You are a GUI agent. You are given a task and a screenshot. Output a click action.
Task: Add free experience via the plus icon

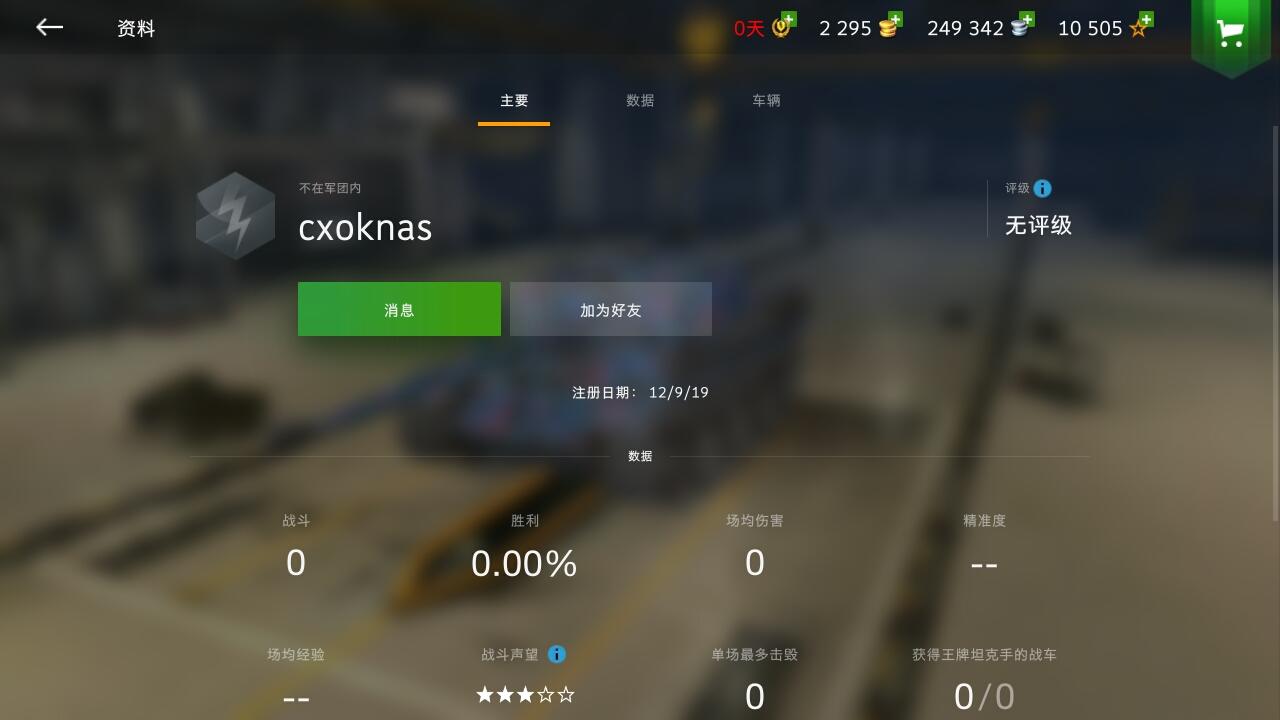(x=1148, y=18)
